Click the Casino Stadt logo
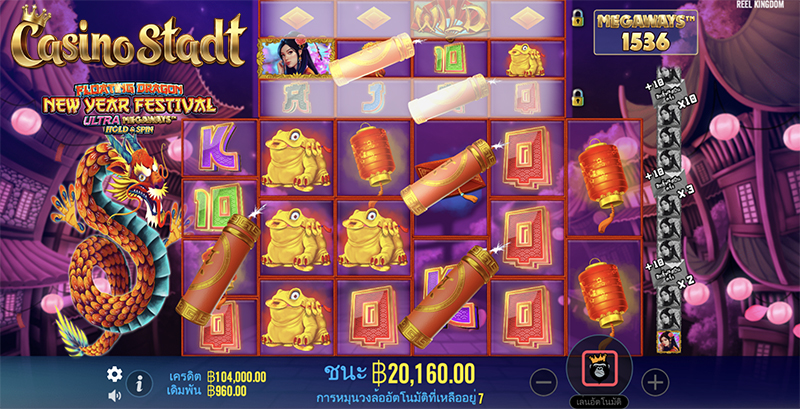The image size is (800, 409). pos(128,42)
